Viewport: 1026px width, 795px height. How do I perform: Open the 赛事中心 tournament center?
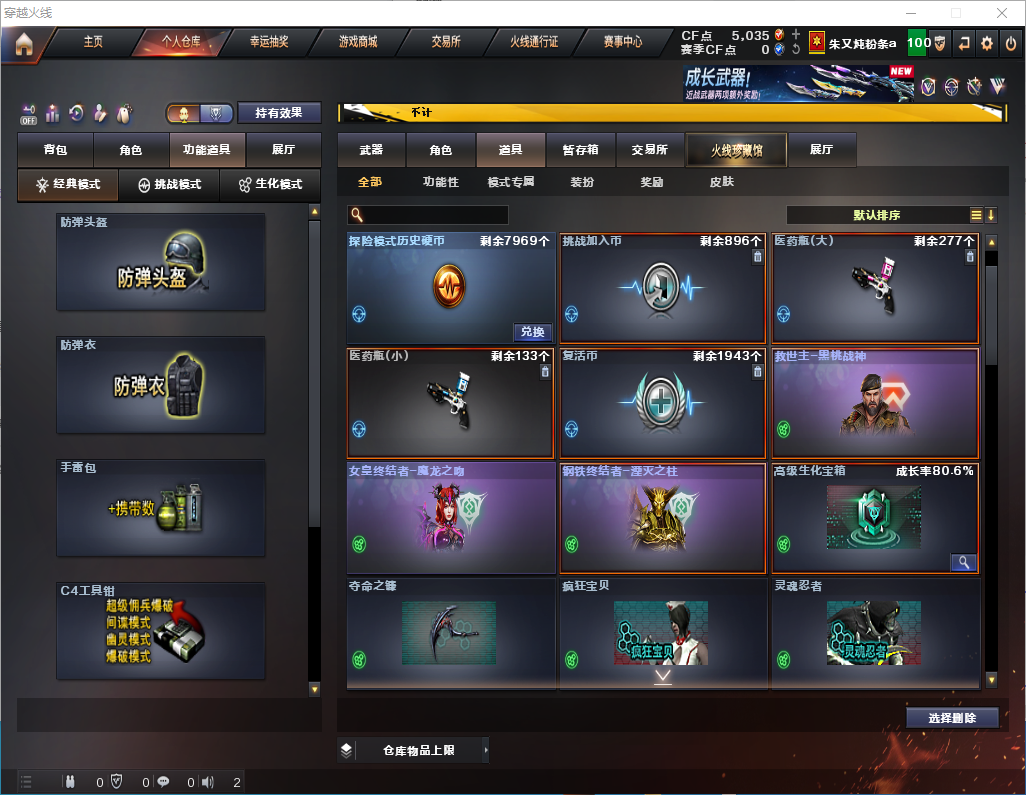(x=623, y=42)
